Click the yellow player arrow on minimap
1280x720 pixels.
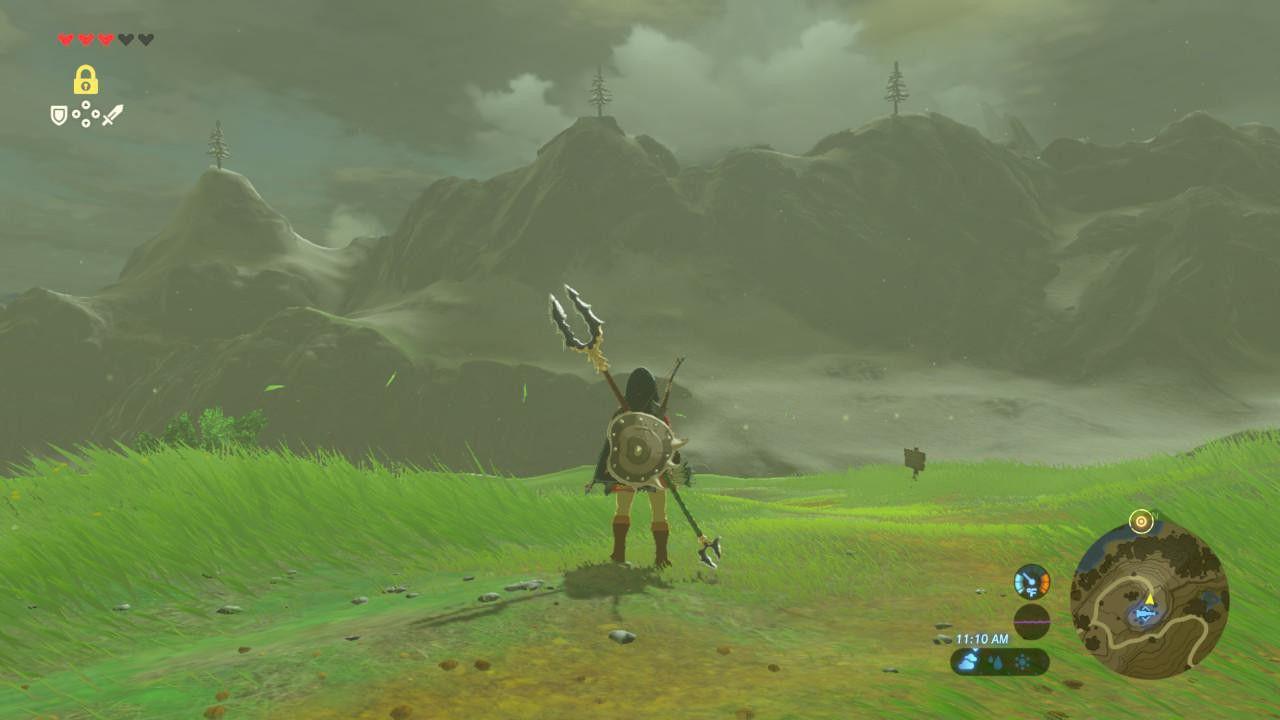[1149, 599]
